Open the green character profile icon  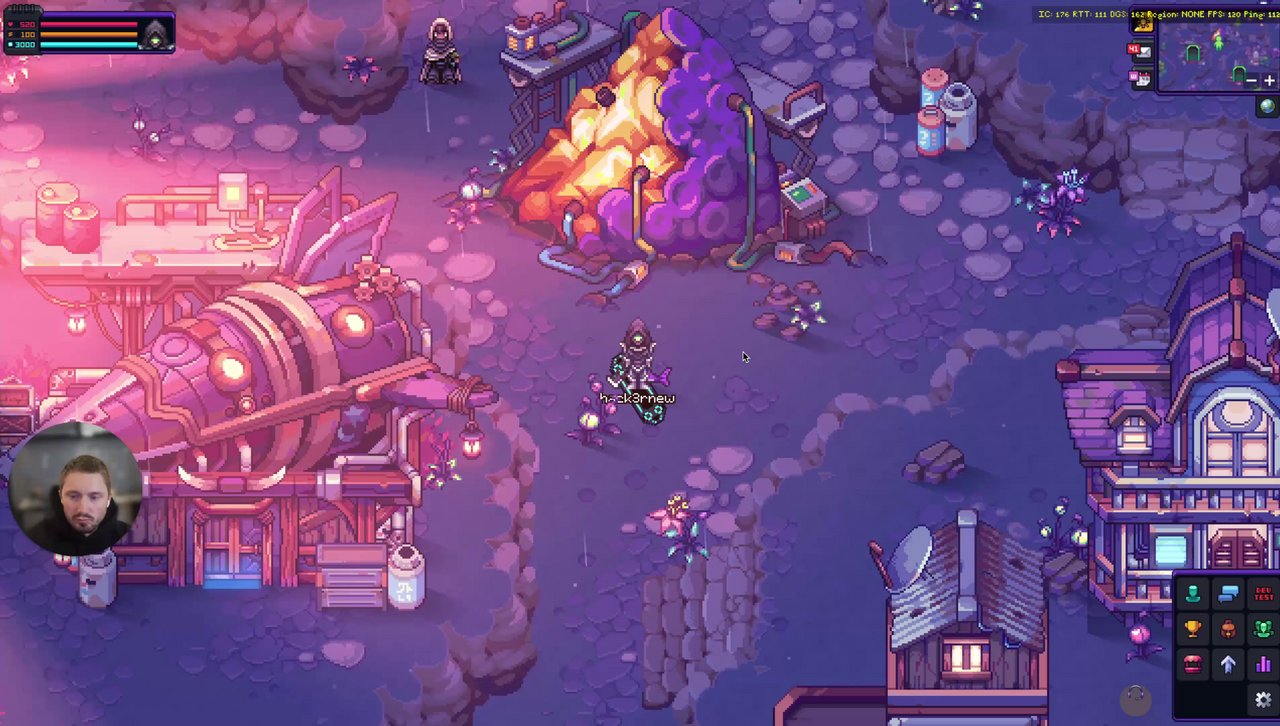pos(1192,595)
